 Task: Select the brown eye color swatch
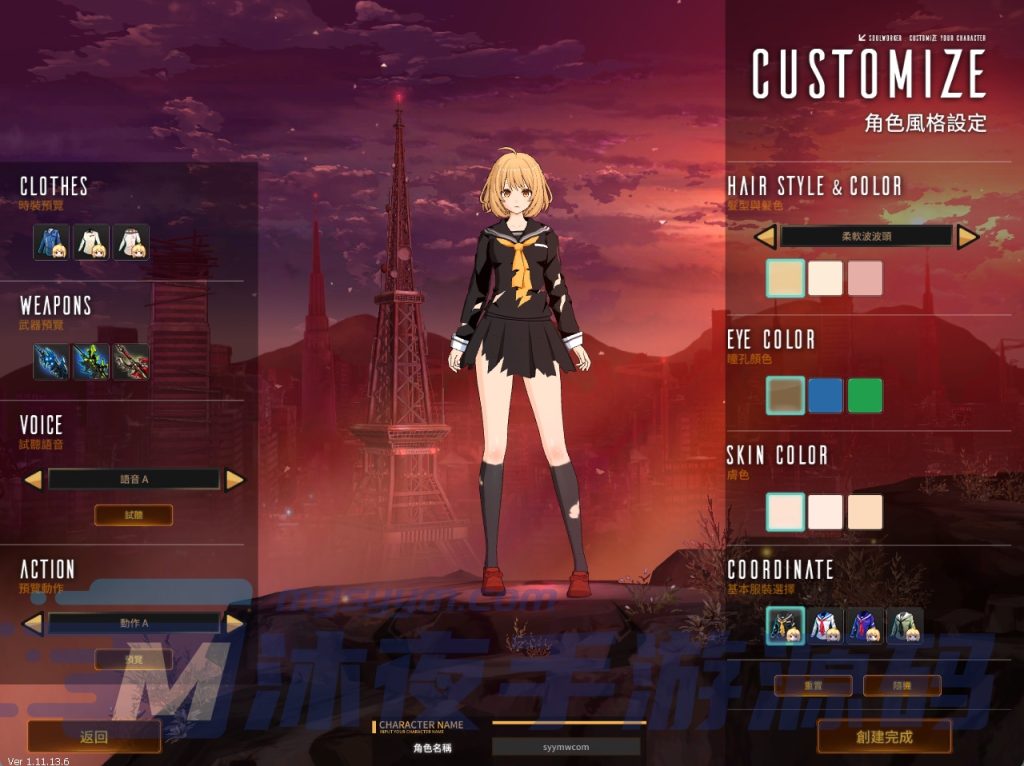pyautogui.click(x=785, y=395)
